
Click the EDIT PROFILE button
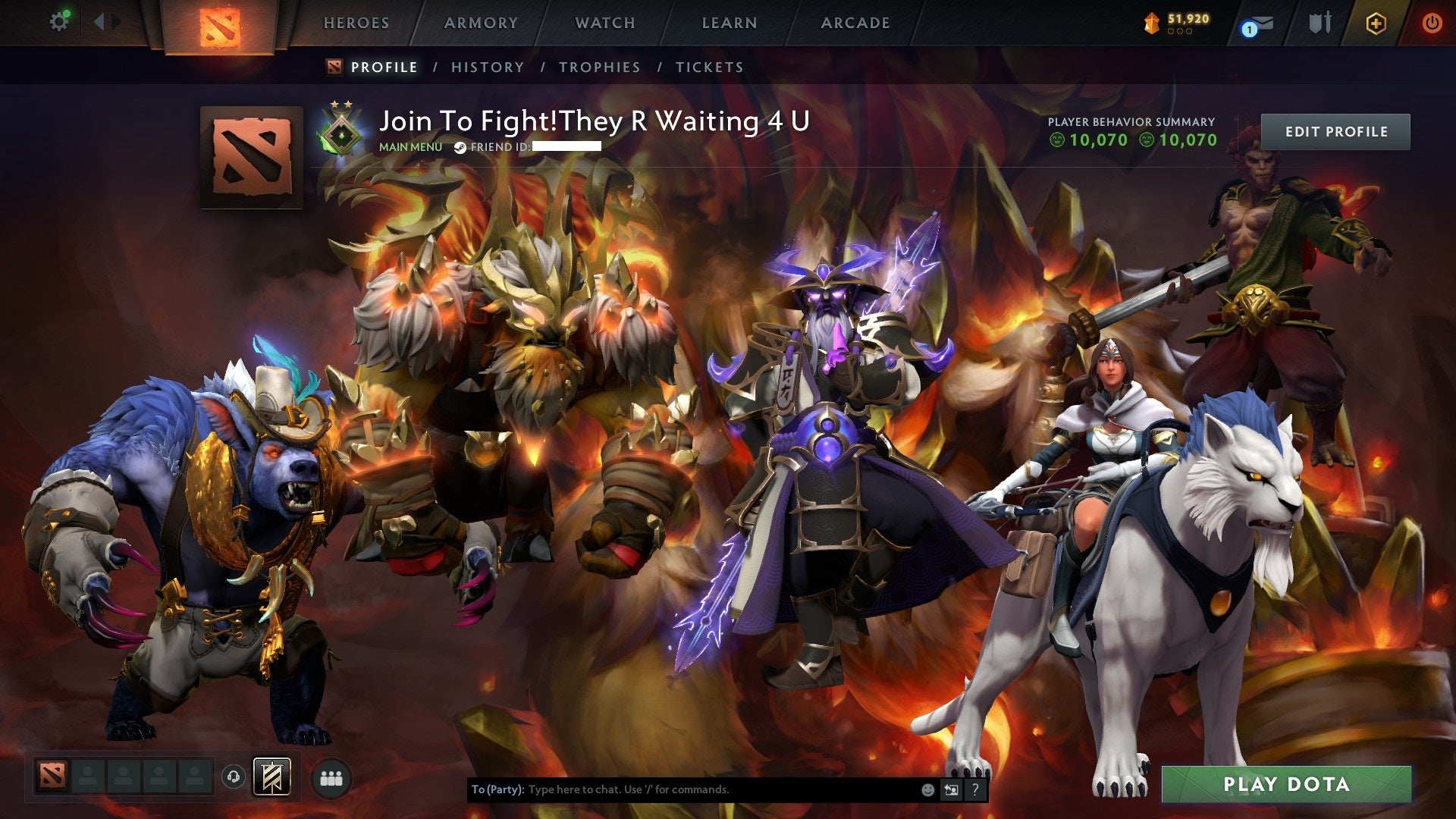tap(1335, 130)
